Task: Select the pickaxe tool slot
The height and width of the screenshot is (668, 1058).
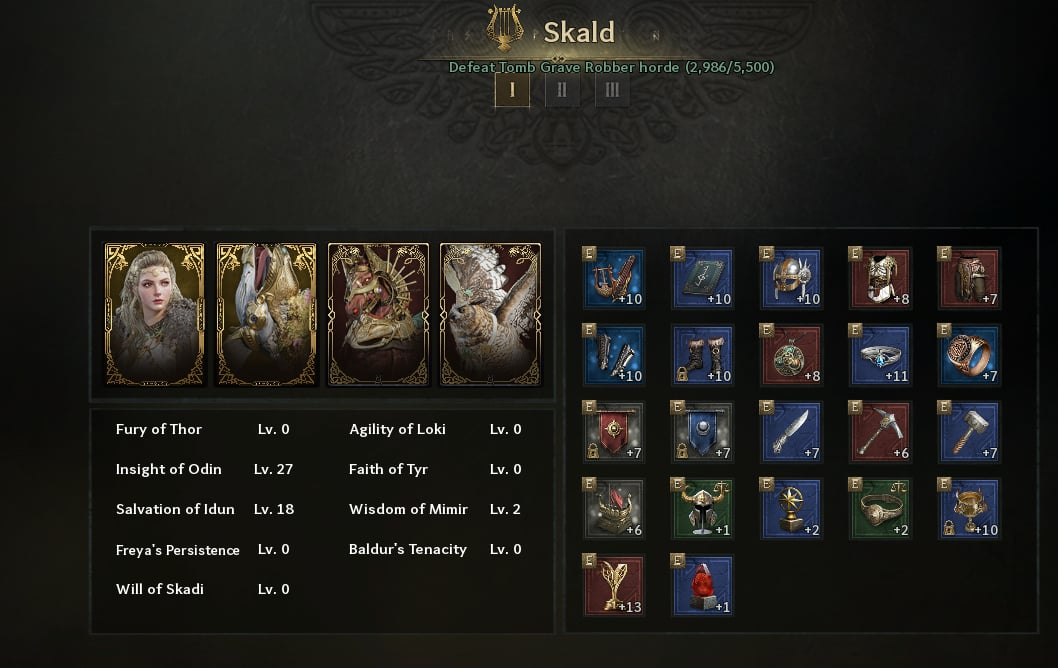Action: pos(880,432)
